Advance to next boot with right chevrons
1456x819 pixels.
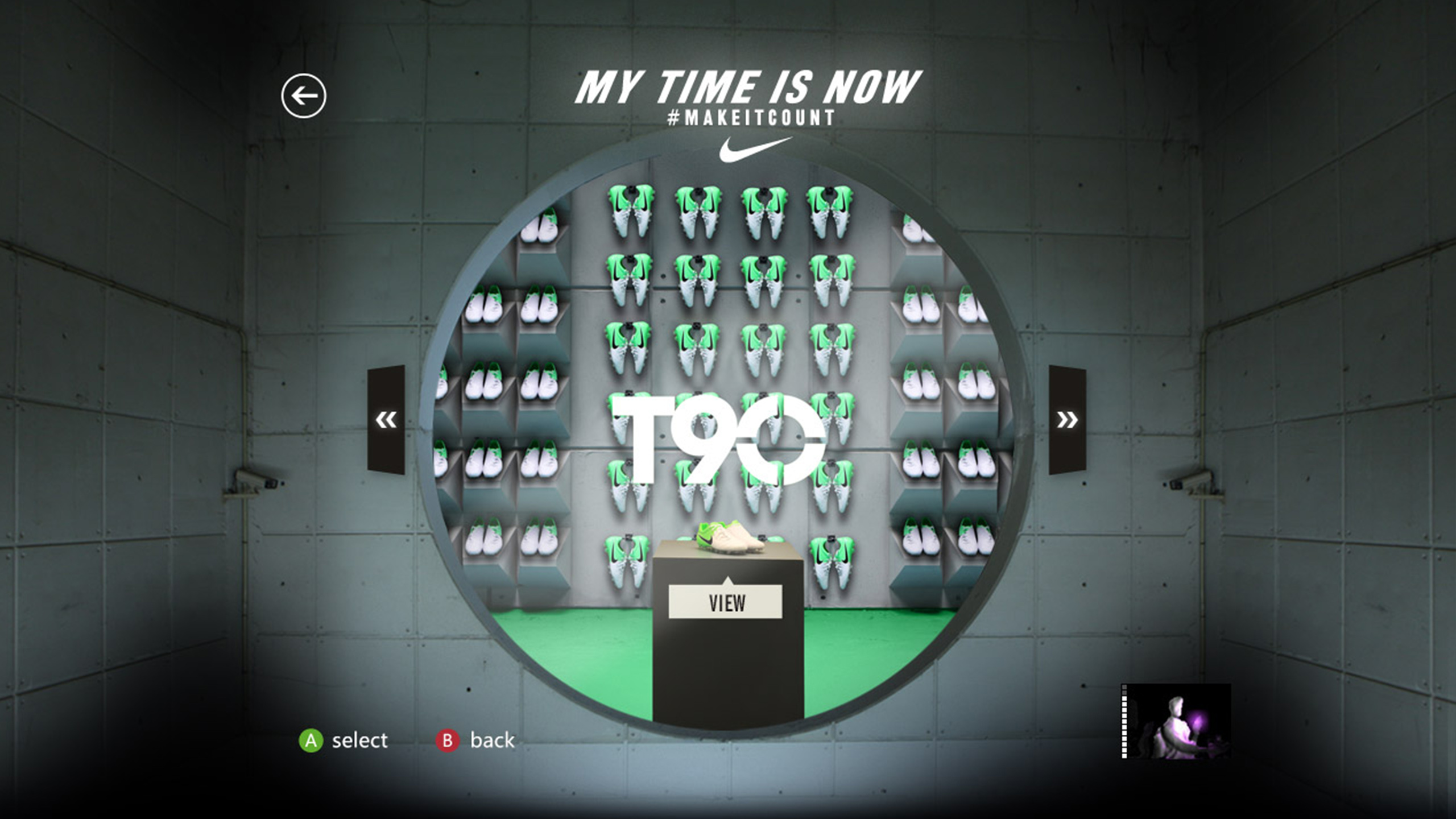click(1067, 420)
